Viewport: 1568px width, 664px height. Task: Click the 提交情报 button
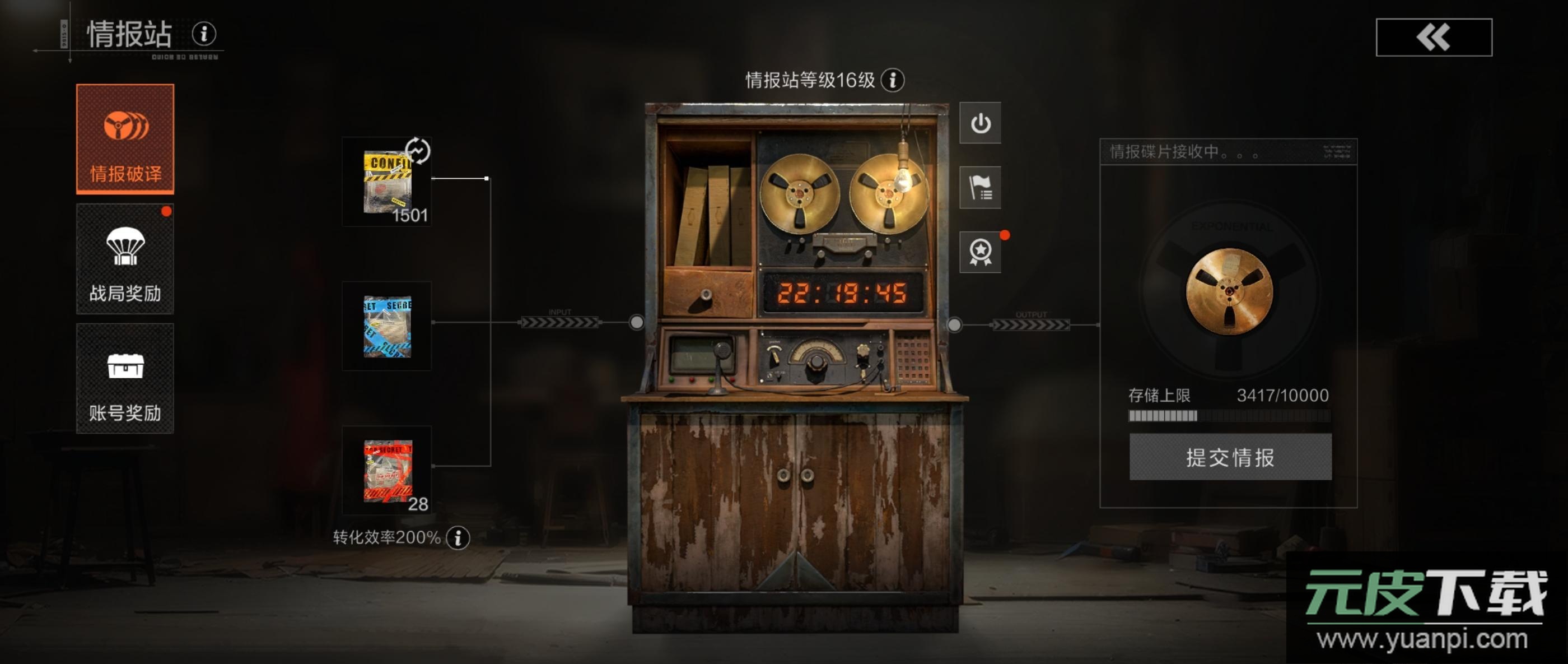[x=1230, y=457]
